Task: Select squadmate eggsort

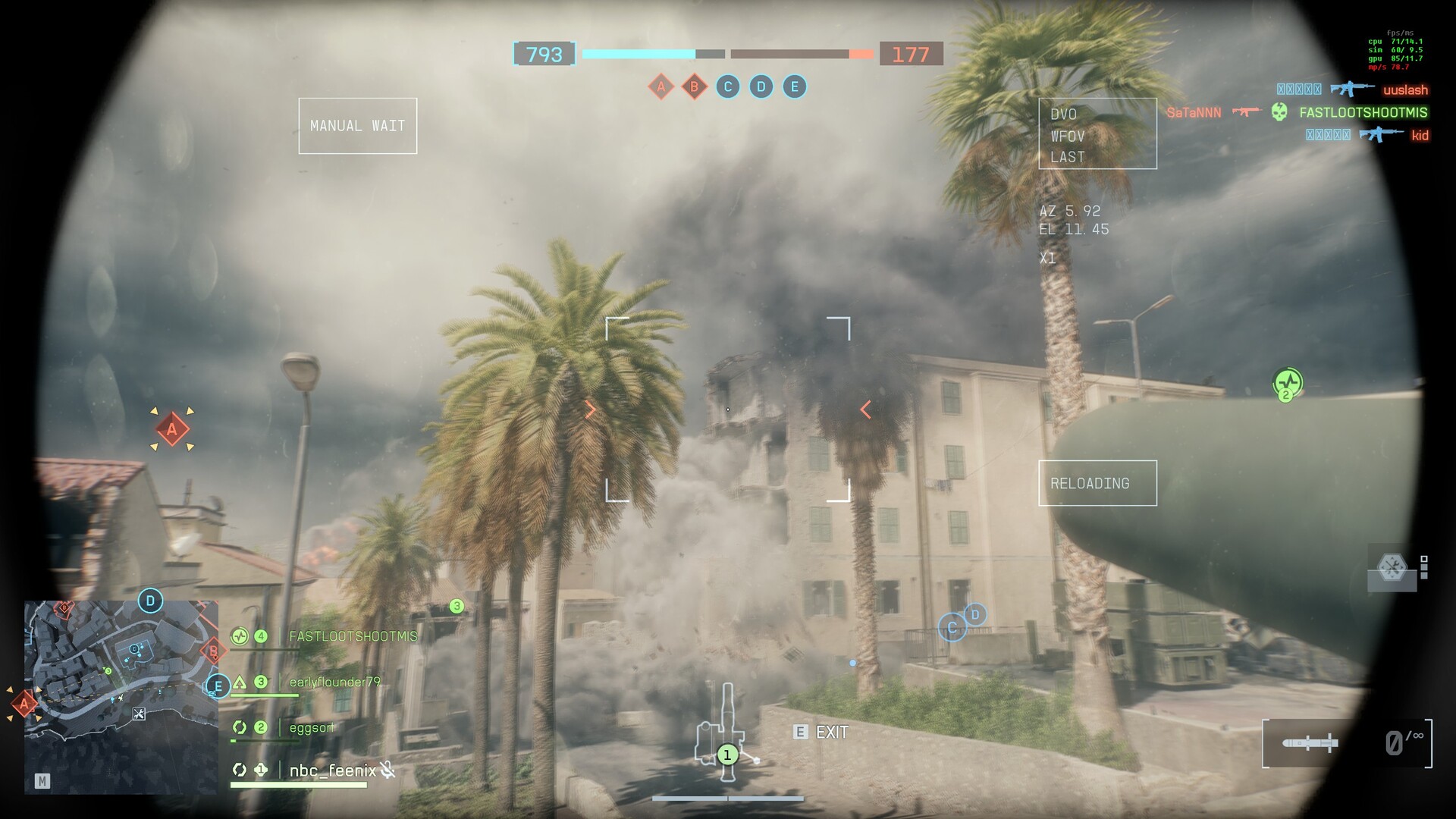Action: [x=312, y=727]
